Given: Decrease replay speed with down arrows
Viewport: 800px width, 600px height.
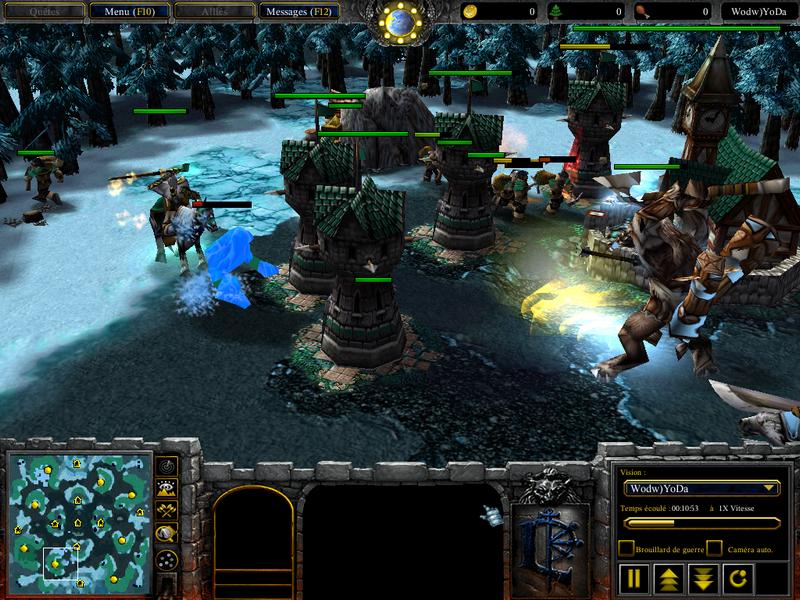Looking at the screenshot, I should (x=702, y=578).
